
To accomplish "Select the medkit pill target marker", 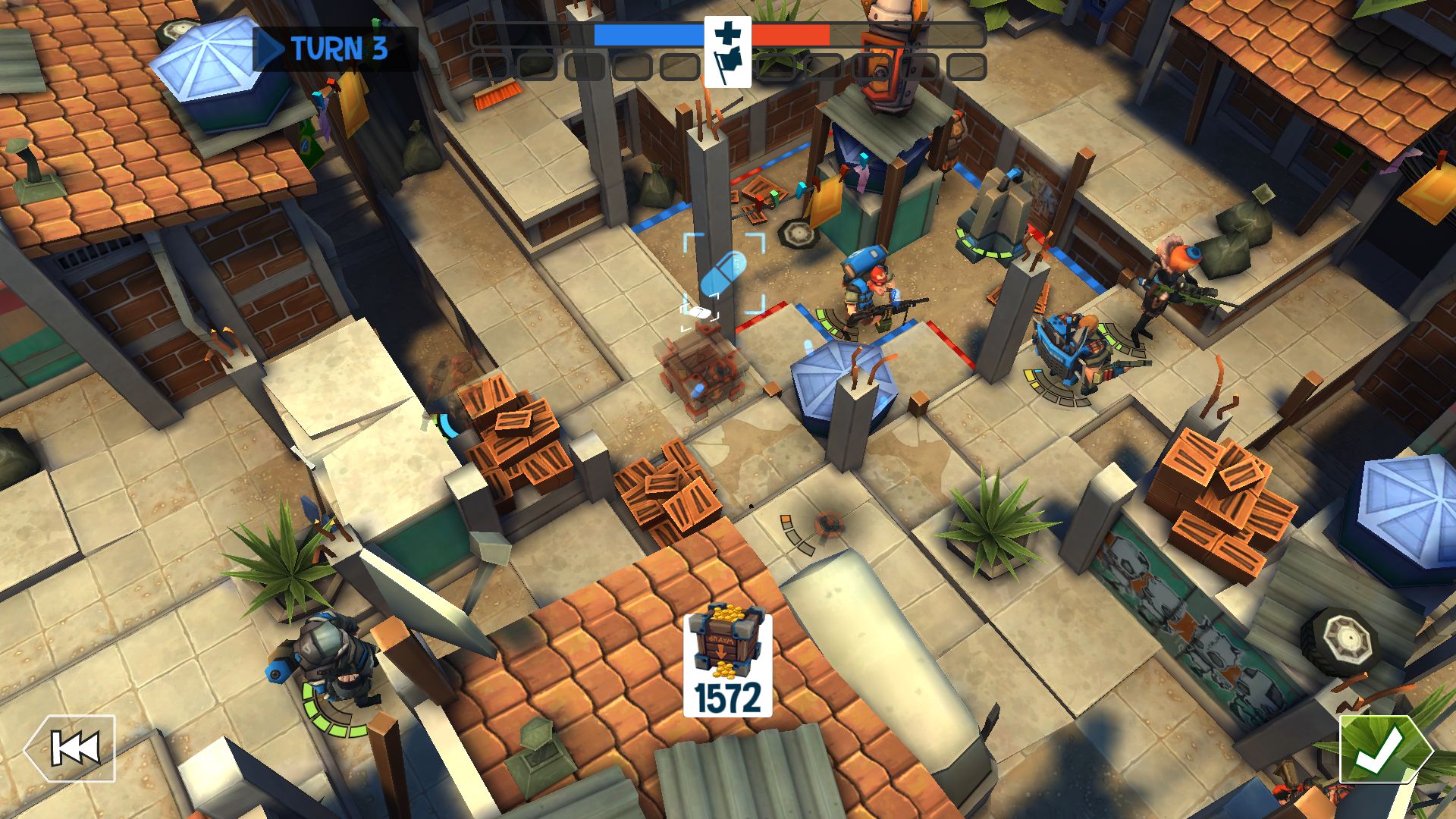I will pyautogui.click(x=723, y=274).
